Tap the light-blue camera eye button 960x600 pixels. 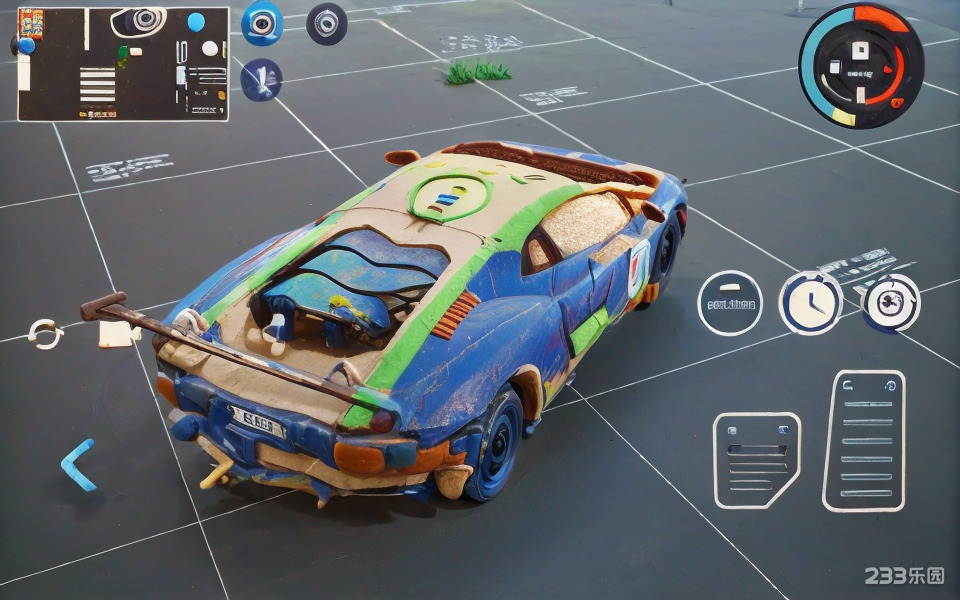pos(262,23)
